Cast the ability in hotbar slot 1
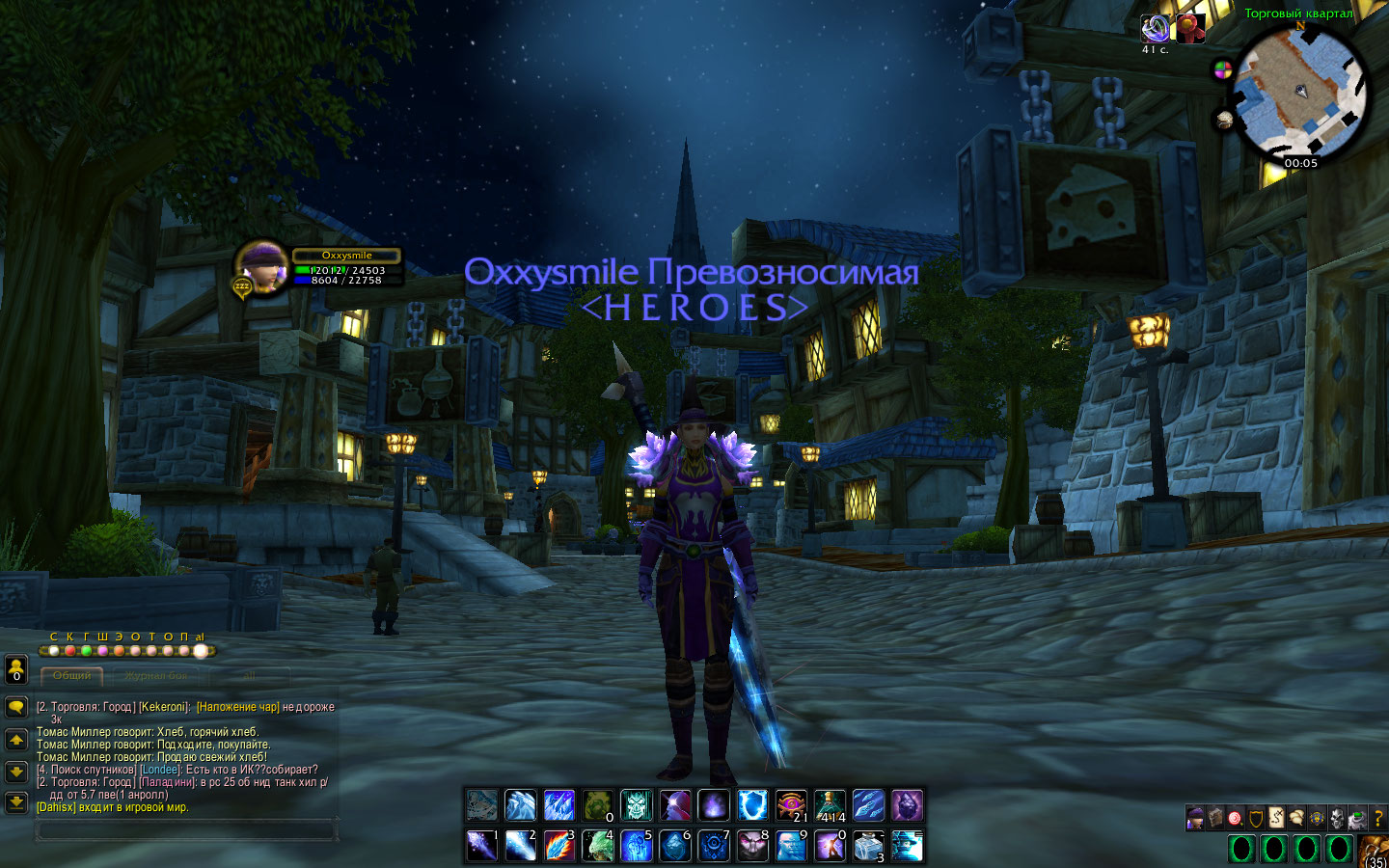This screenshot has height=868, width=1389. (481, 845)
